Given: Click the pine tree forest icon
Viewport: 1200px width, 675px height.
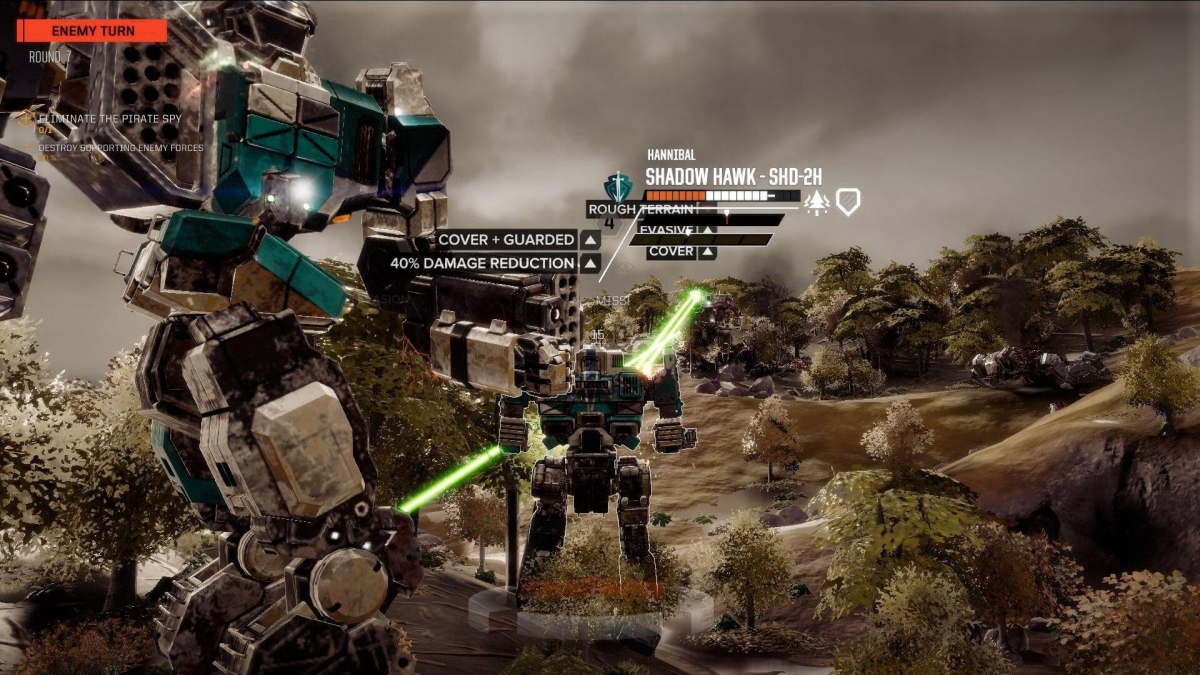Looking at the screenshot, I should (x=817, y=201).
